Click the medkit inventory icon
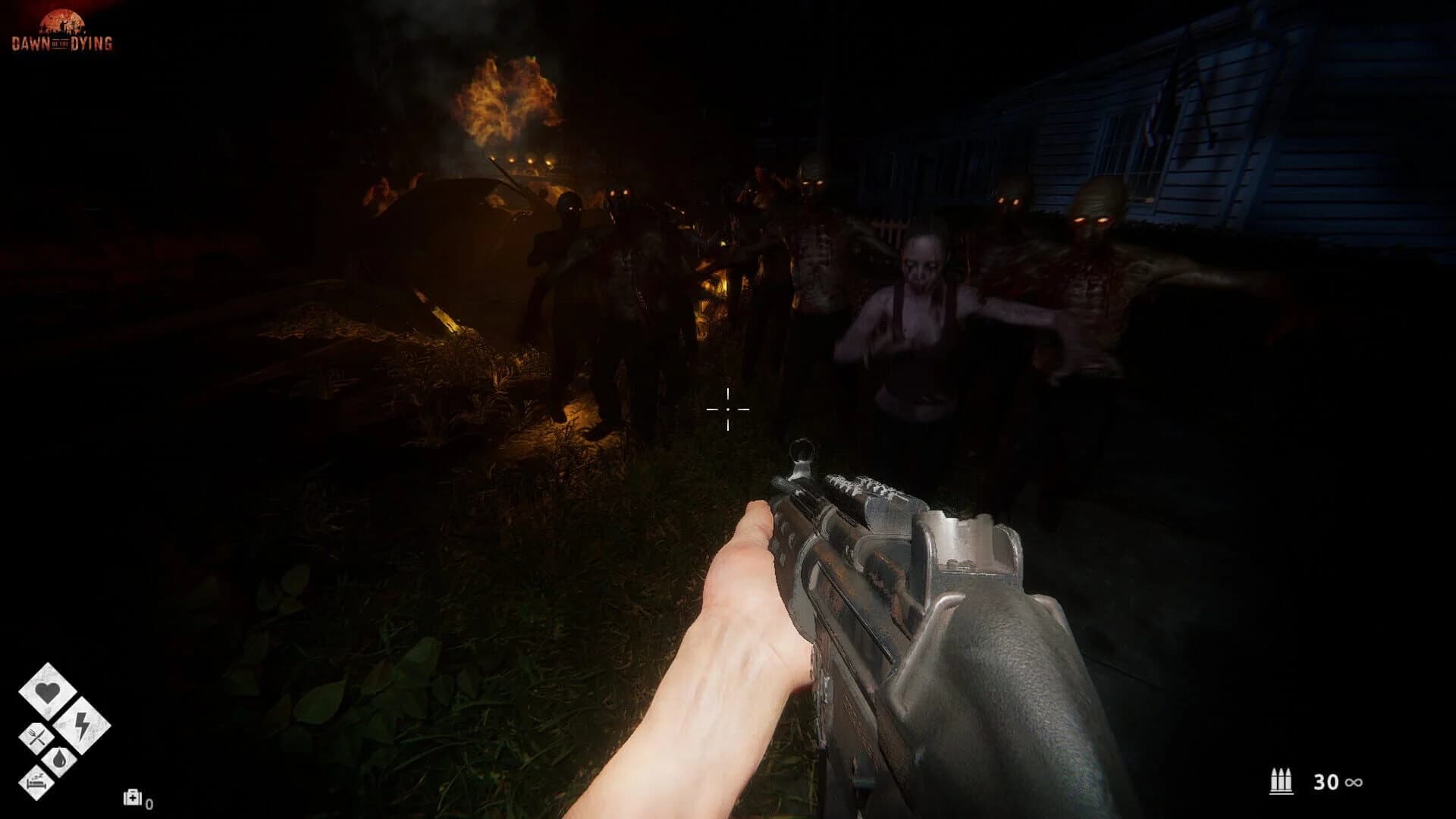Viewport: 1456px width, 819px height. point(133,798)
